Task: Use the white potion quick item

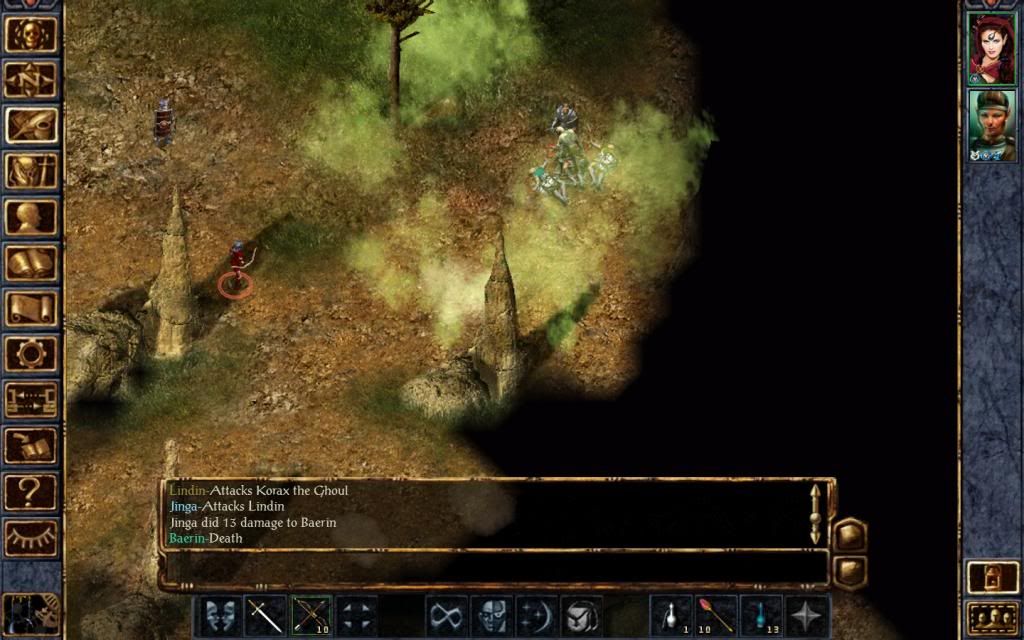Action: (670, 615)
